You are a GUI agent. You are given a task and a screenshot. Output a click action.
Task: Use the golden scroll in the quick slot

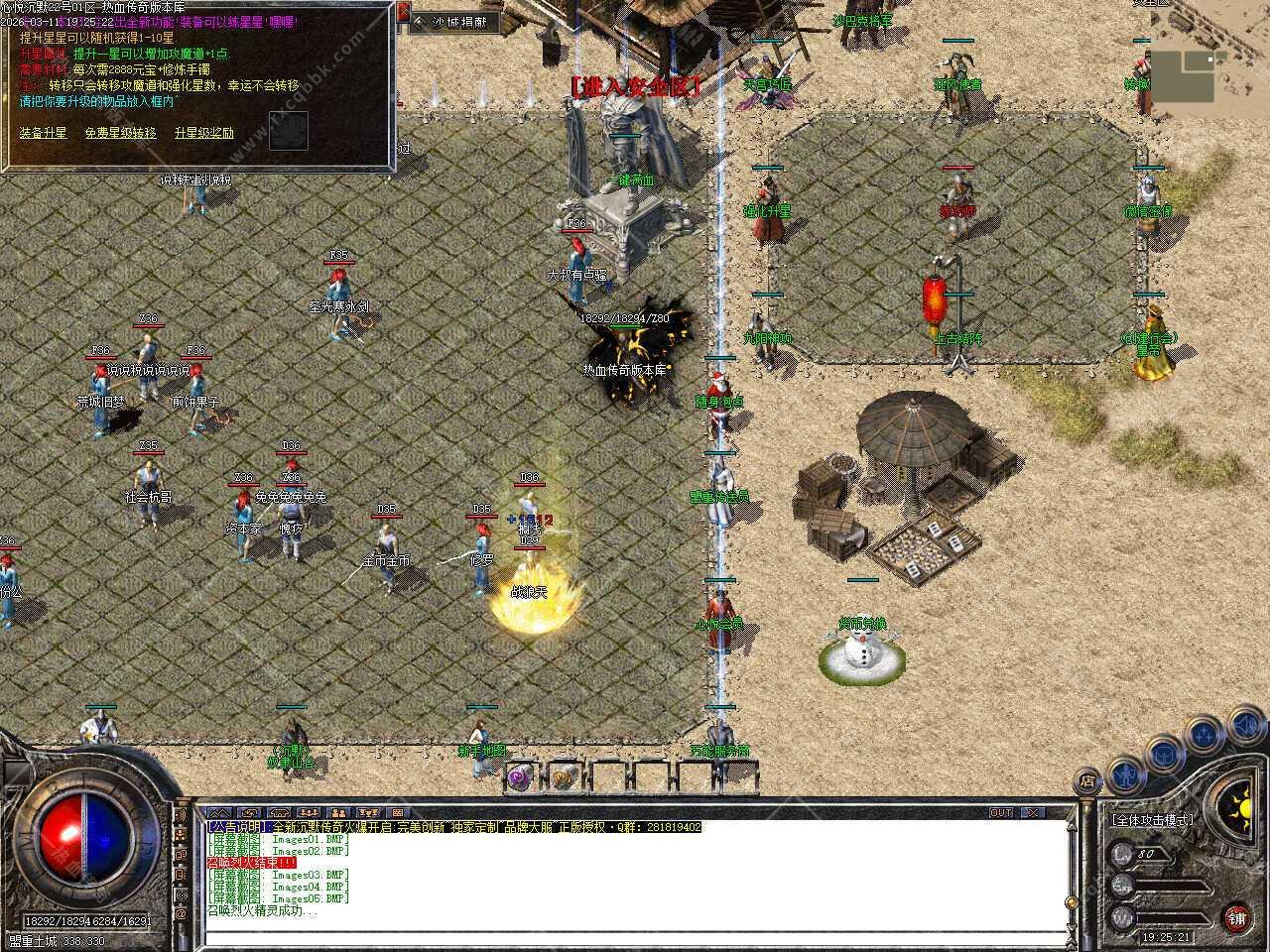pyautogui.click(x=563, y=778)
